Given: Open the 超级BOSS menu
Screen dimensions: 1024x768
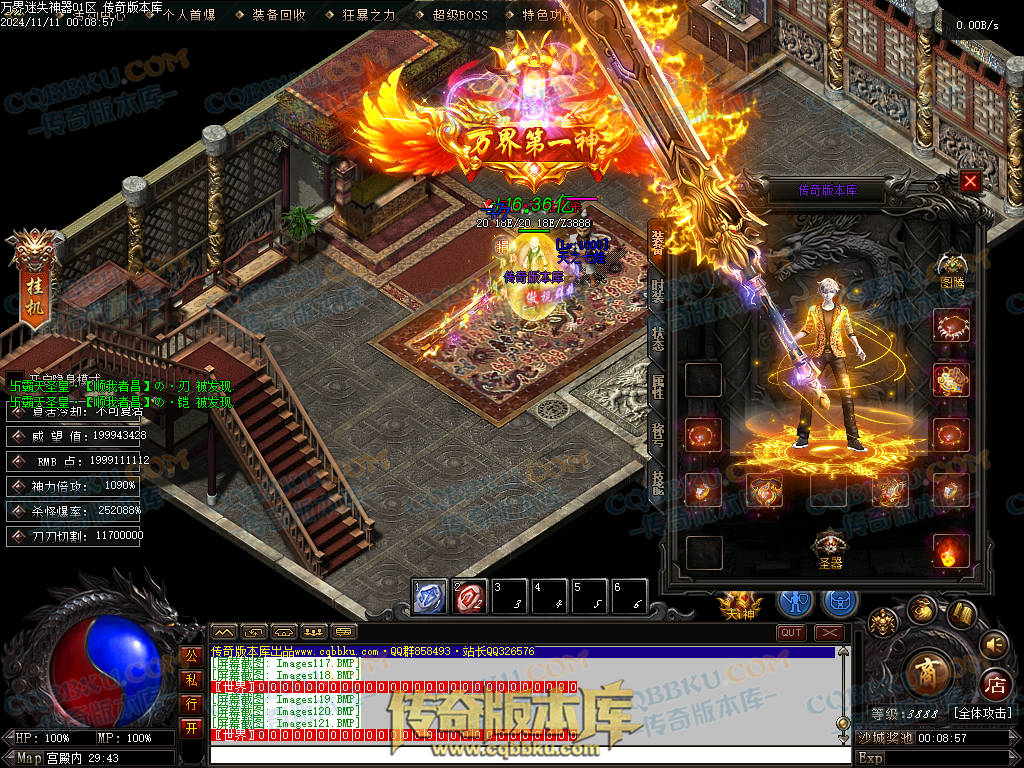Looking at the screenshot, I should point(460,15).
